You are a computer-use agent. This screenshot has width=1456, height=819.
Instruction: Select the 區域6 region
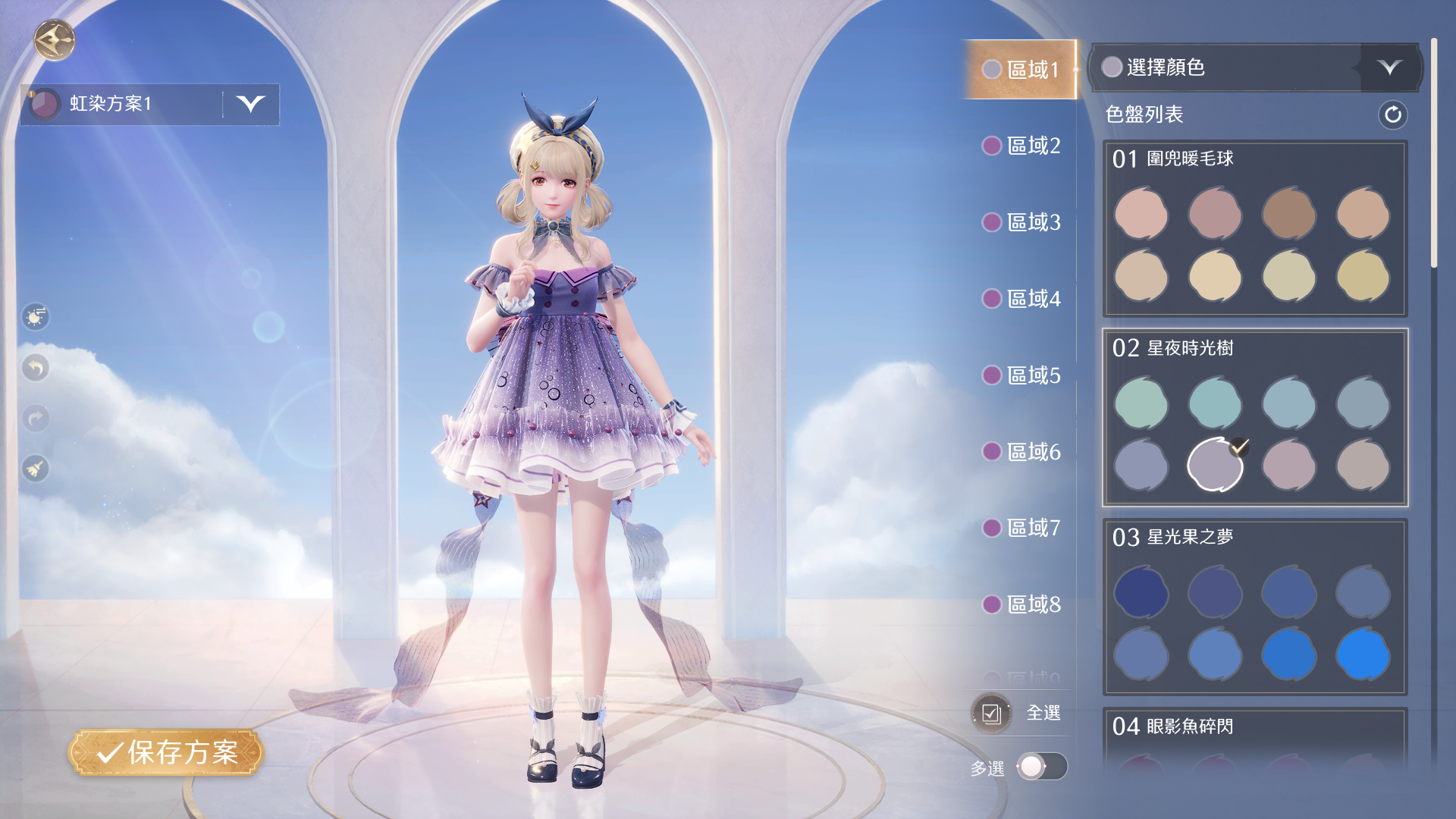click(x=1021, y=452)
